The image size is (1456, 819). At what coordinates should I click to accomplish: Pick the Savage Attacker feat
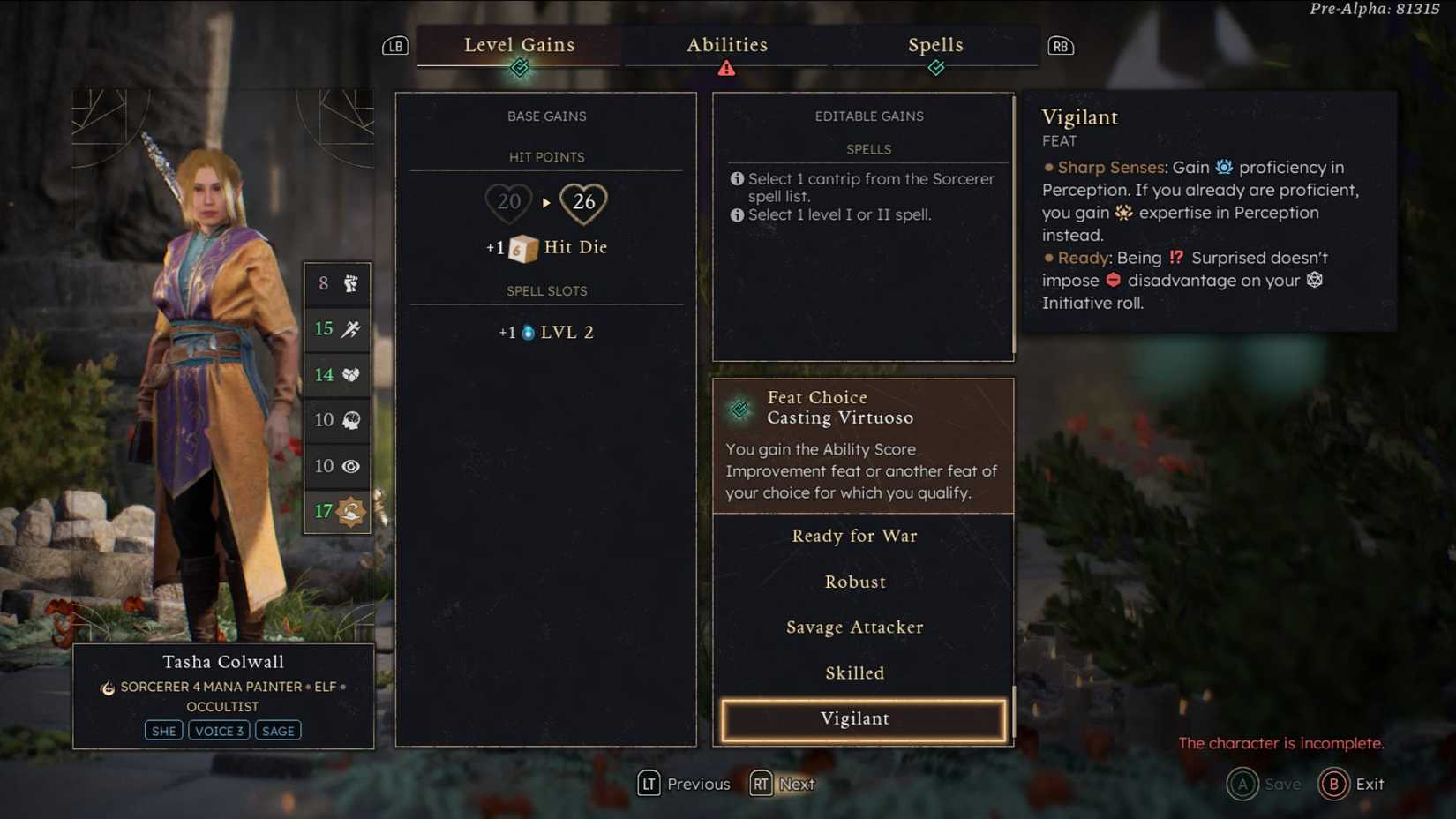854,627
